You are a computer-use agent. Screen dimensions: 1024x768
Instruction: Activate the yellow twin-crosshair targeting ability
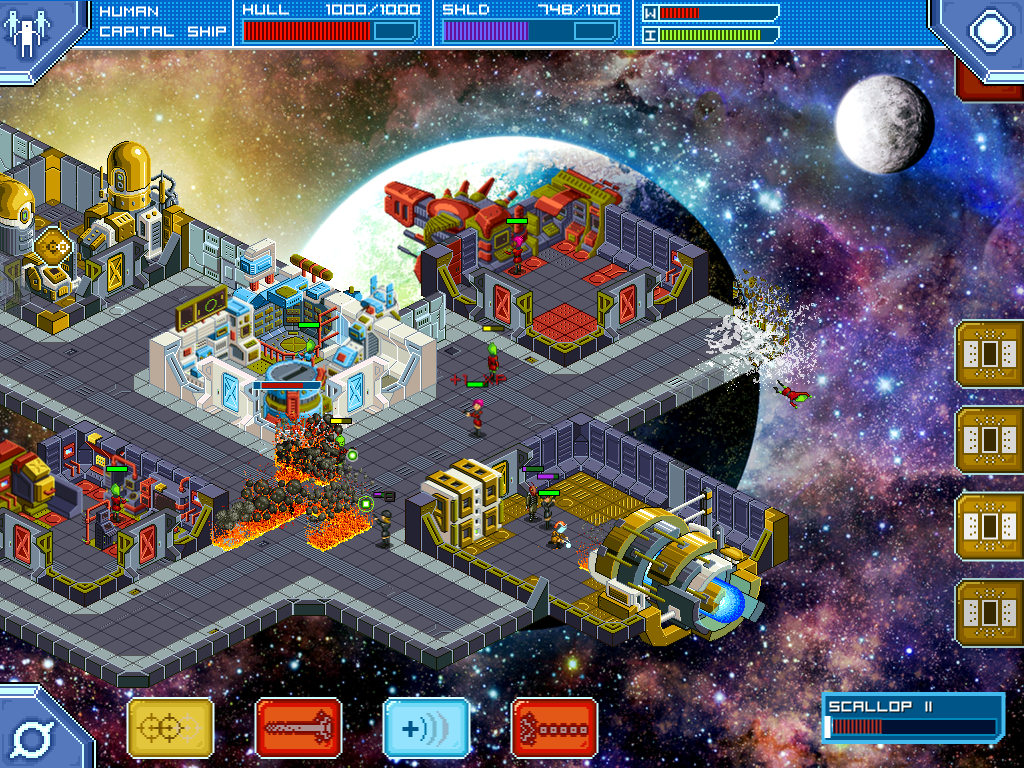[170, 728]
